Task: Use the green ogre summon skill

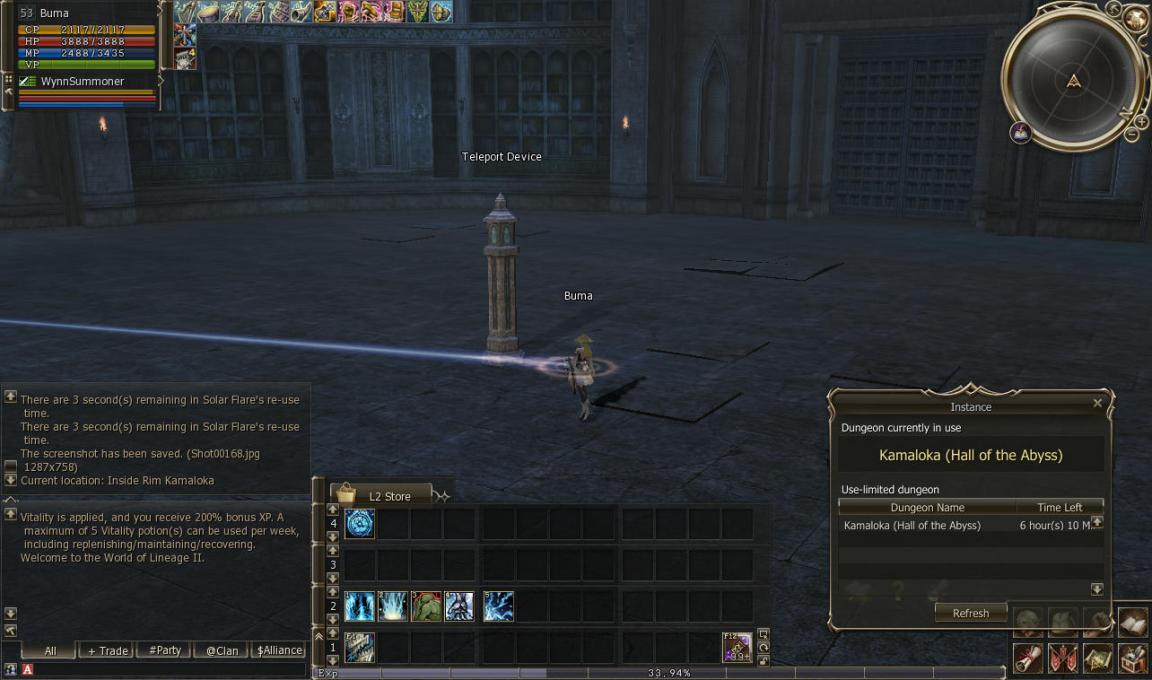Action: (426, 606)
